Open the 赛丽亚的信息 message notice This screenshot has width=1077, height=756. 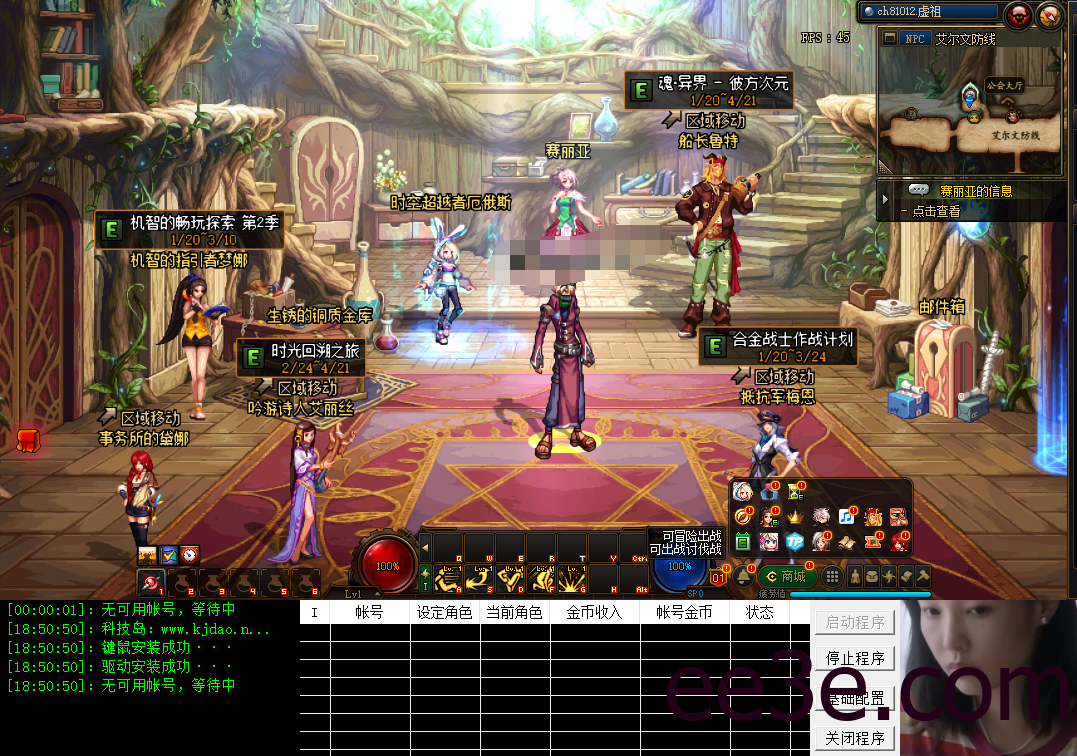(x=975, y=191)
